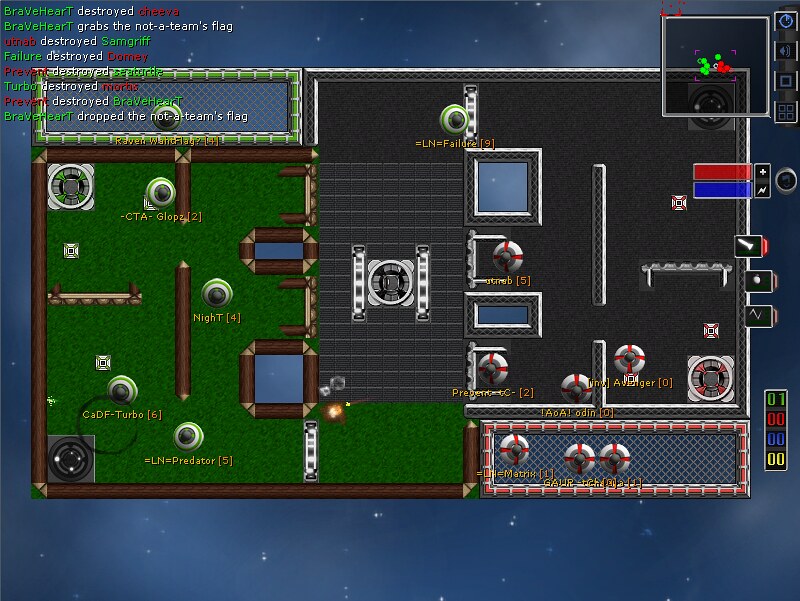Click the single-square window mode button
Viewport: 800px width, 601px height.
pyautogui.click(x=785, y=81)
